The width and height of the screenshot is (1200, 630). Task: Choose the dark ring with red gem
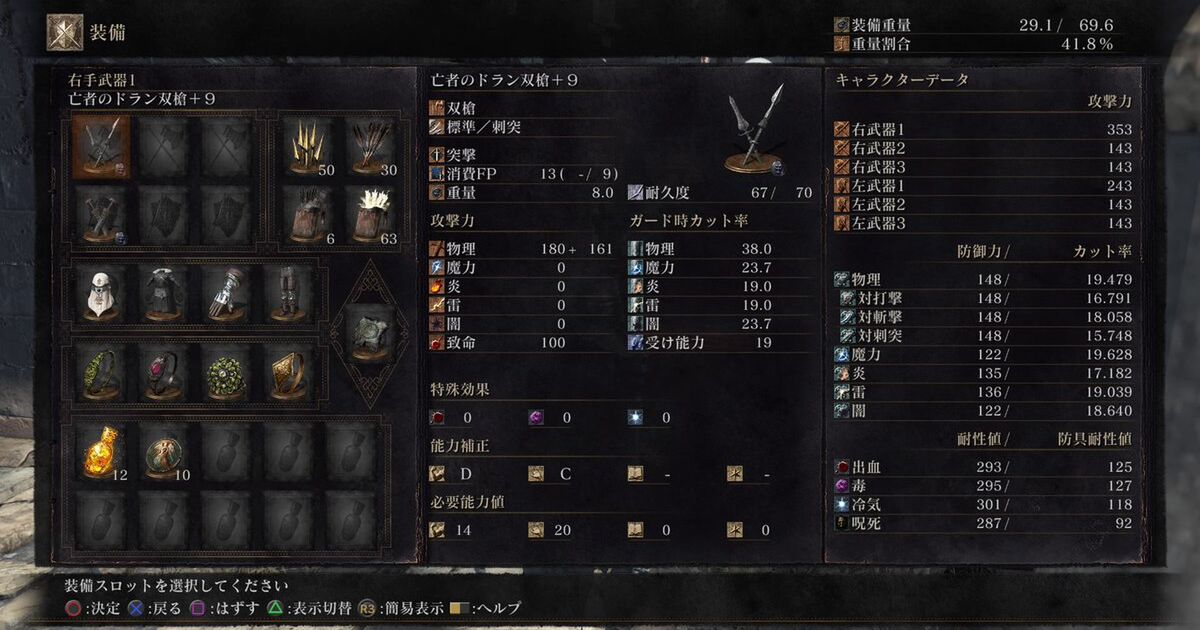pos(163,372)
